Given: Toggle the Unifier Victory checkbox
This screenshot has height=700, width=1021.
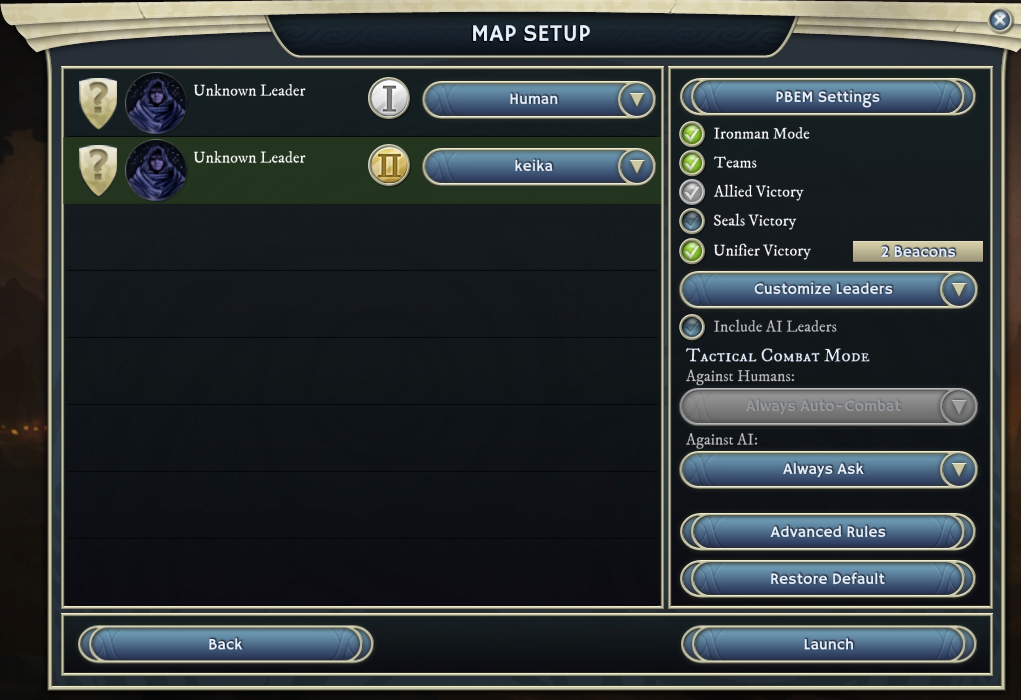Looking at the screenshot, I should pos(692,251).
